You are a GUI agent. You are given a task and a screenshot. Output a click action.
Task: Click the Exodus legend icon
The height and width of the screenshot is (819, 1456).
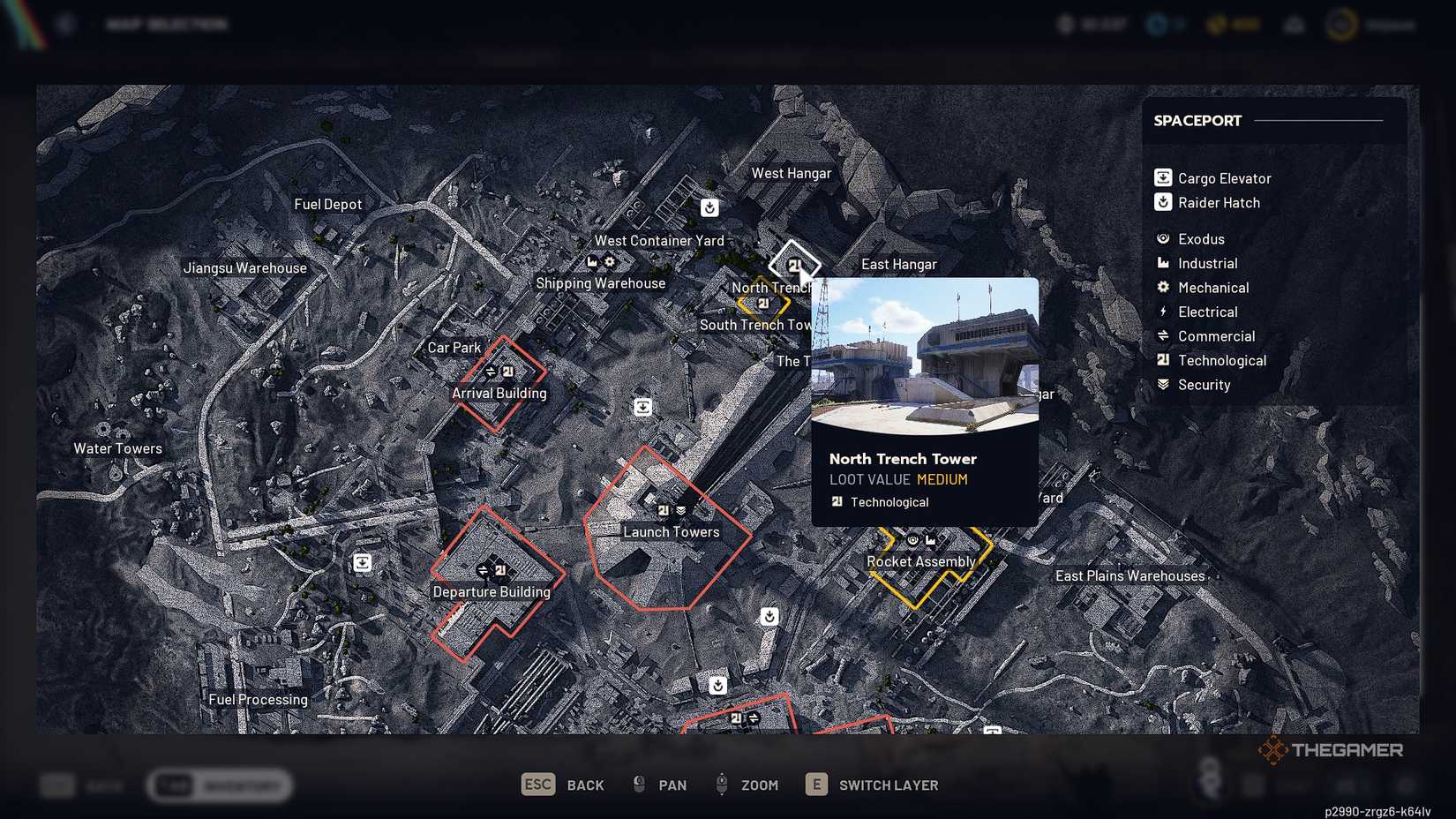click(x=1163, y=238)
